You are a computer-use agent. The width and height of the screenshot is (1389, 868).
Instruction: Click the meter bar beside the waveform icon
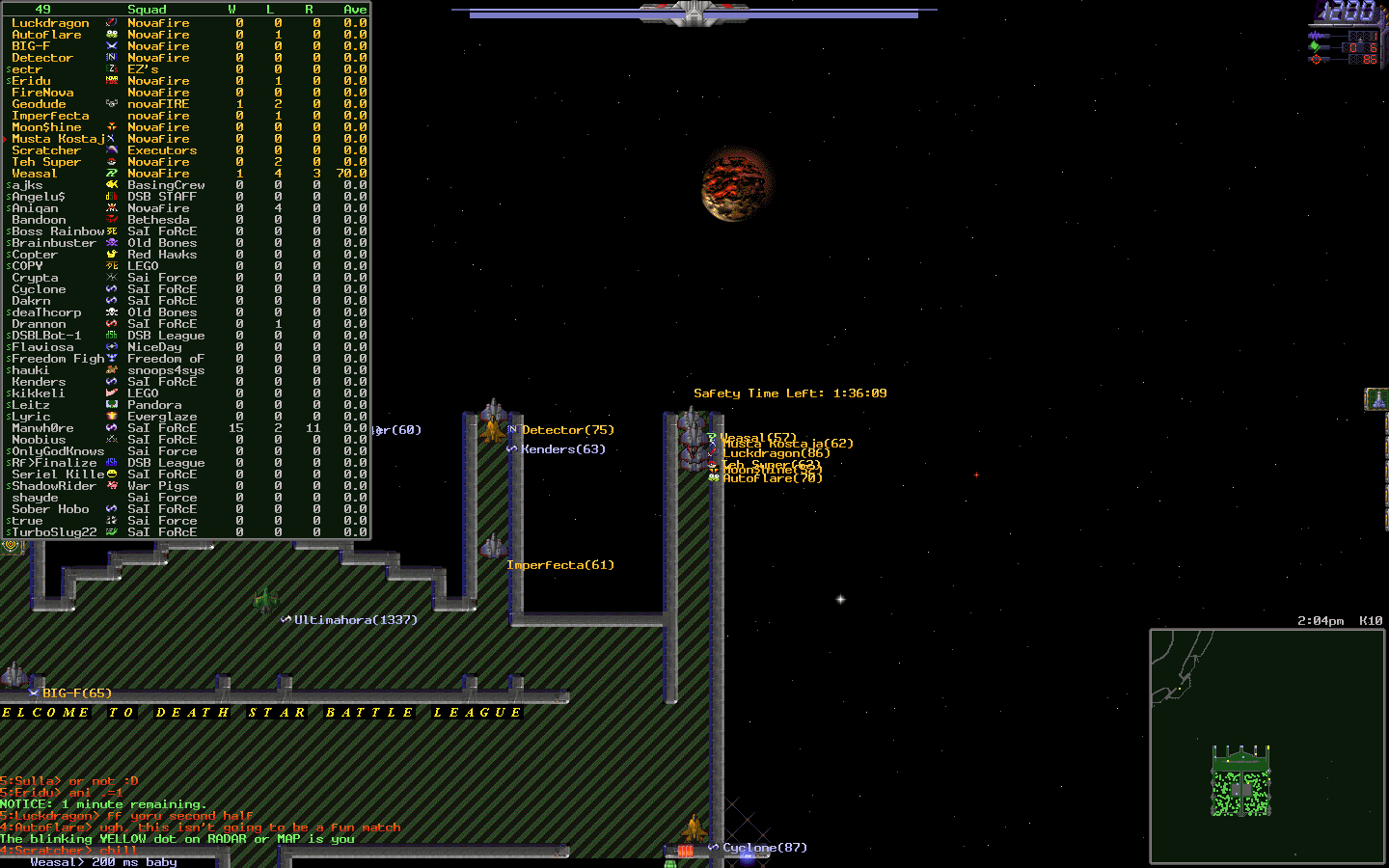(x=1327, y=36)
